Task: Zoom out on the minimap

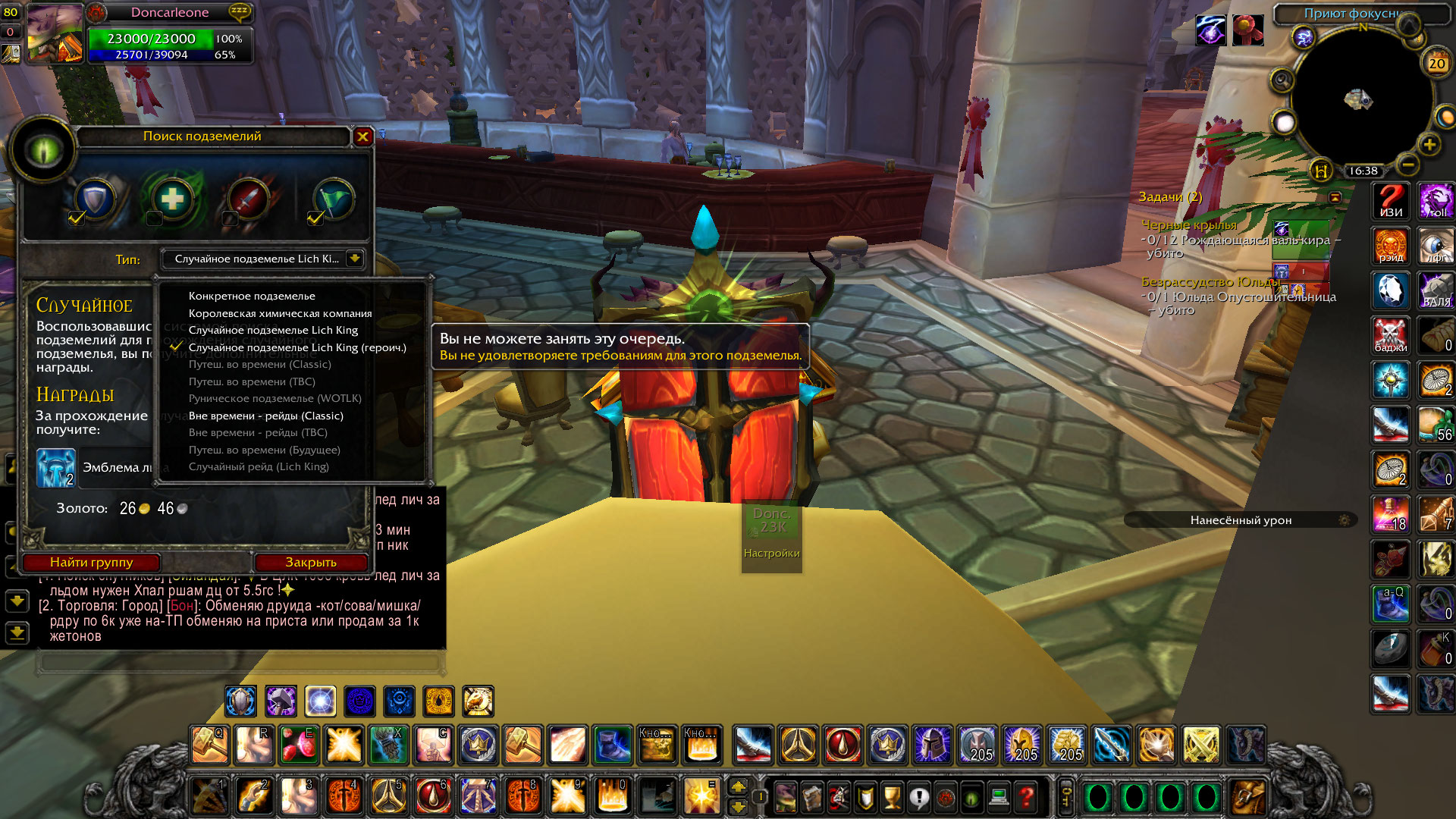Action: (1407, 164)
